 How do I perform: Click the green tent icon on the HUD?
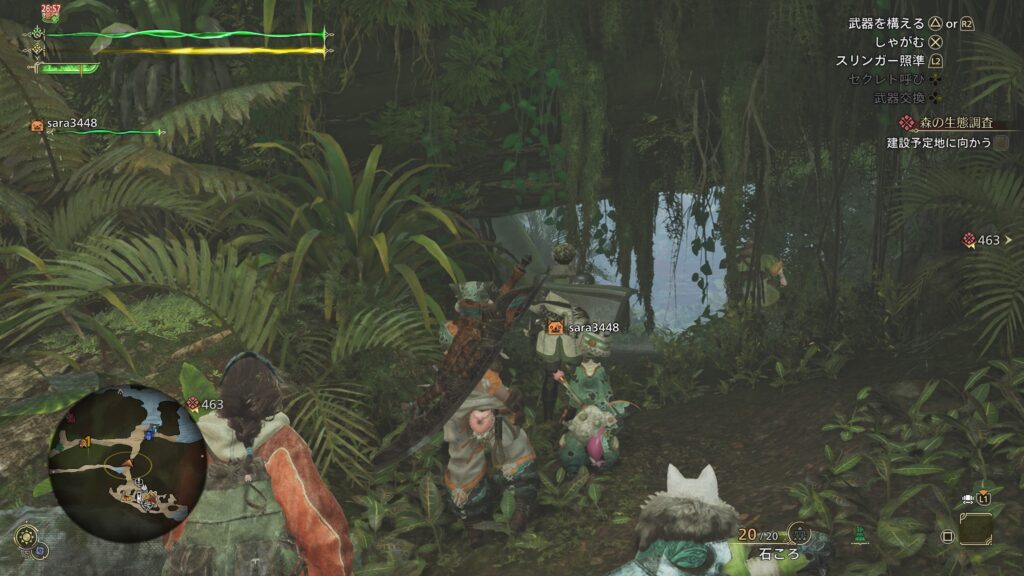coord(858,535)
